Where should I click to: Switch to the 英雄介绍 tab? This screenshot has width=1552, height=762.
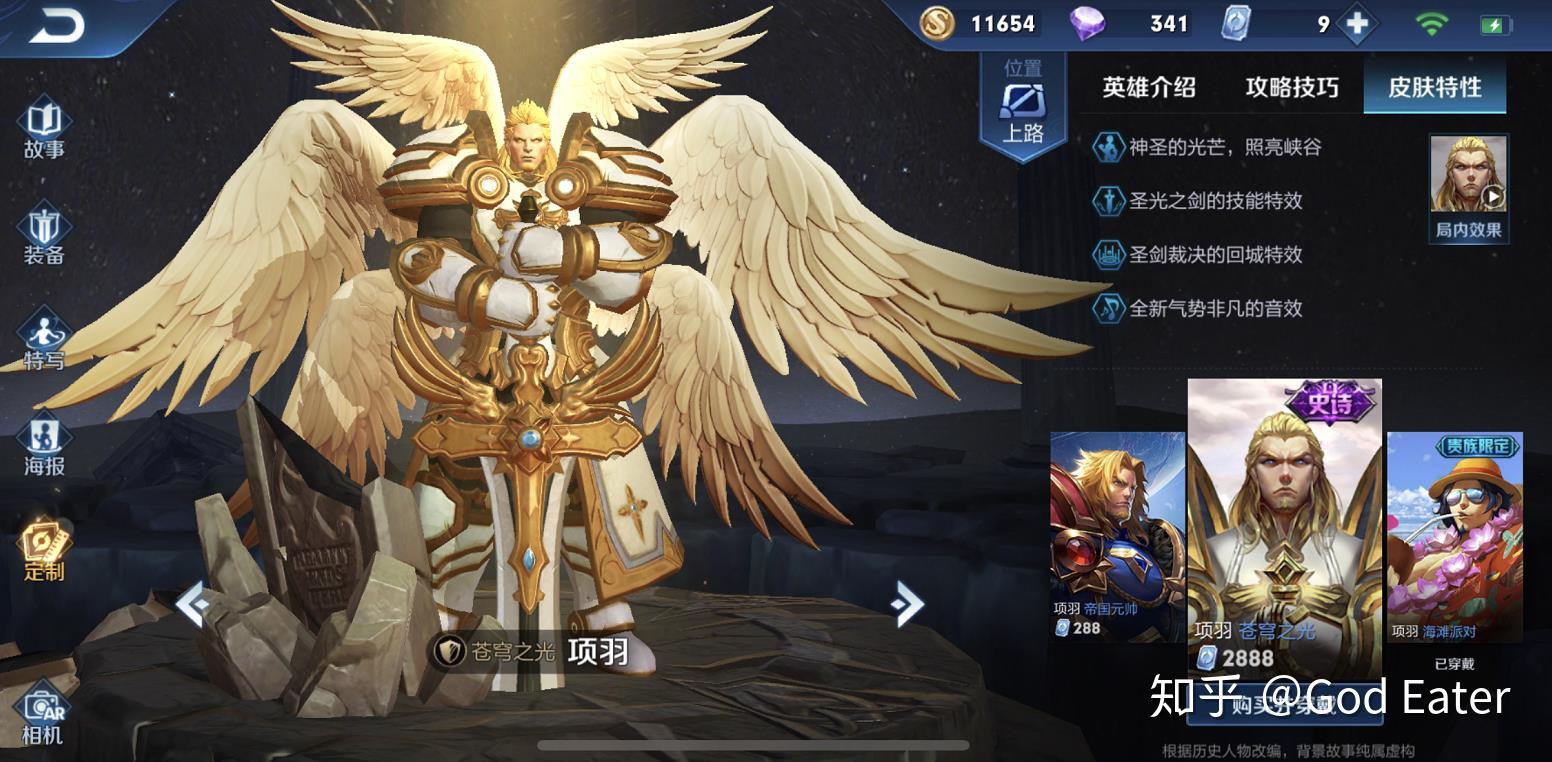[1149, 88]
